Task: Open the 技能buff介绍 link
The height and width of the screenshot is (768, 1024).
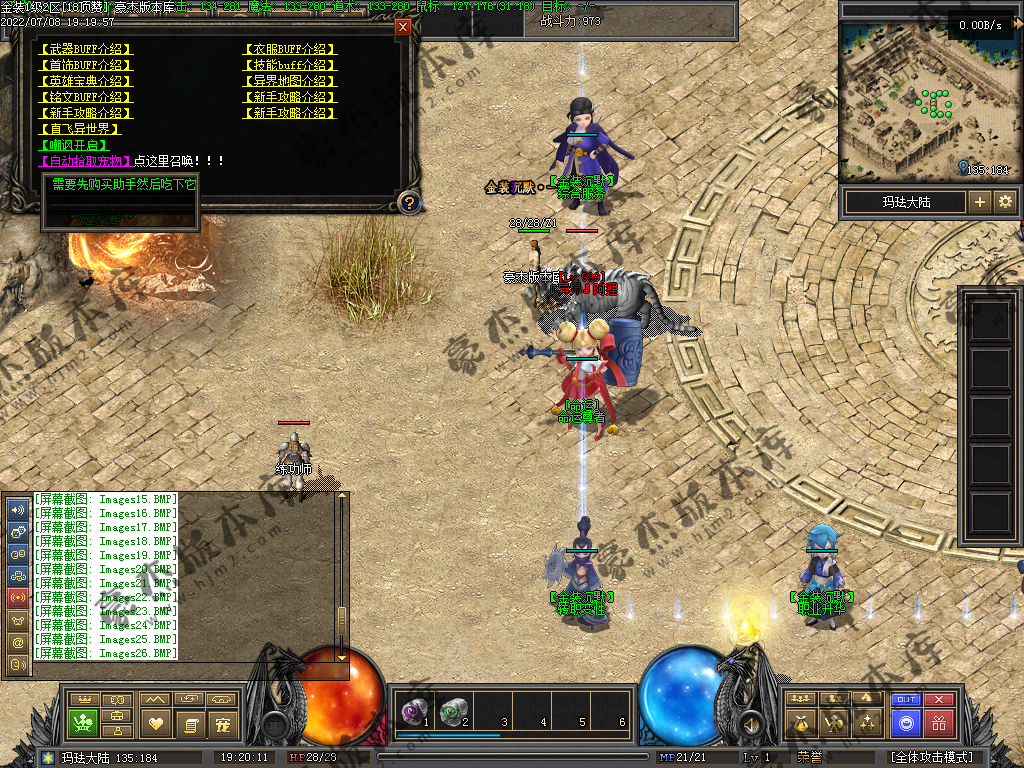Action: click(290, 65)
